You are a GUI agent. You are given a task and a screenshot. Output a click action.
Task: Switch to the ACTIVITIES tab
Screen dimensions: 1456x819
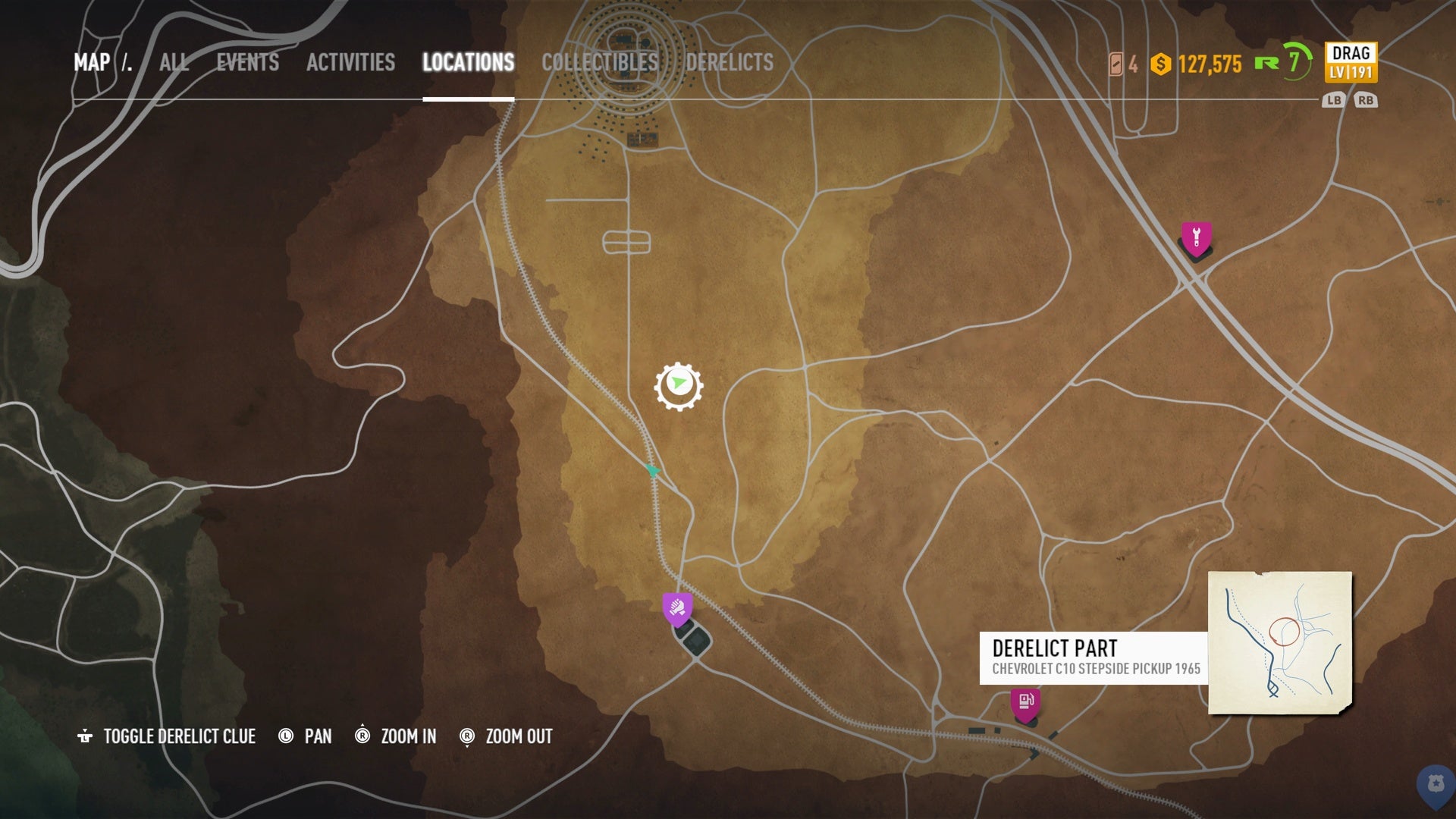[x=350, y=63]
